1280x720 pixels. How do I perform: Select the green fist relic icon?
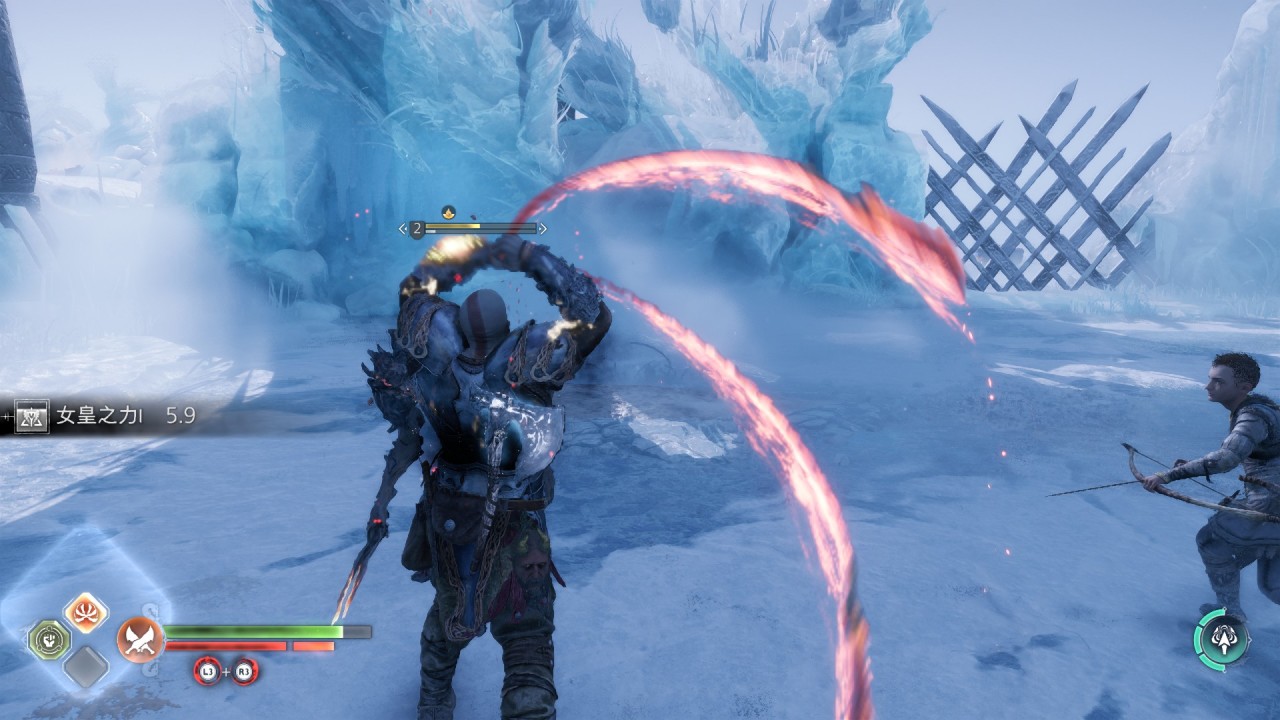[x=48, y=638]
